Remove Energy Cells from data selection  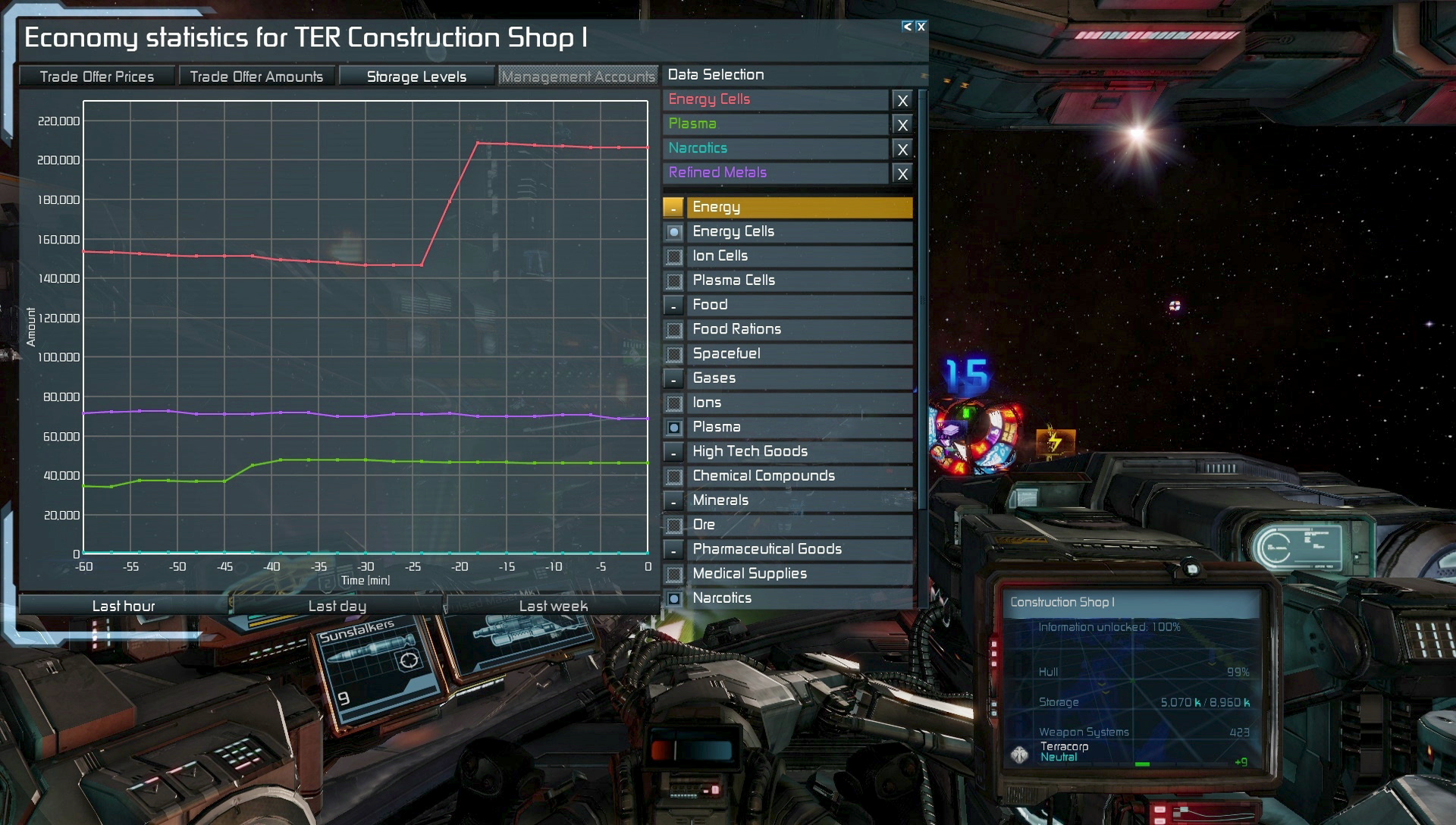point(902,100)
